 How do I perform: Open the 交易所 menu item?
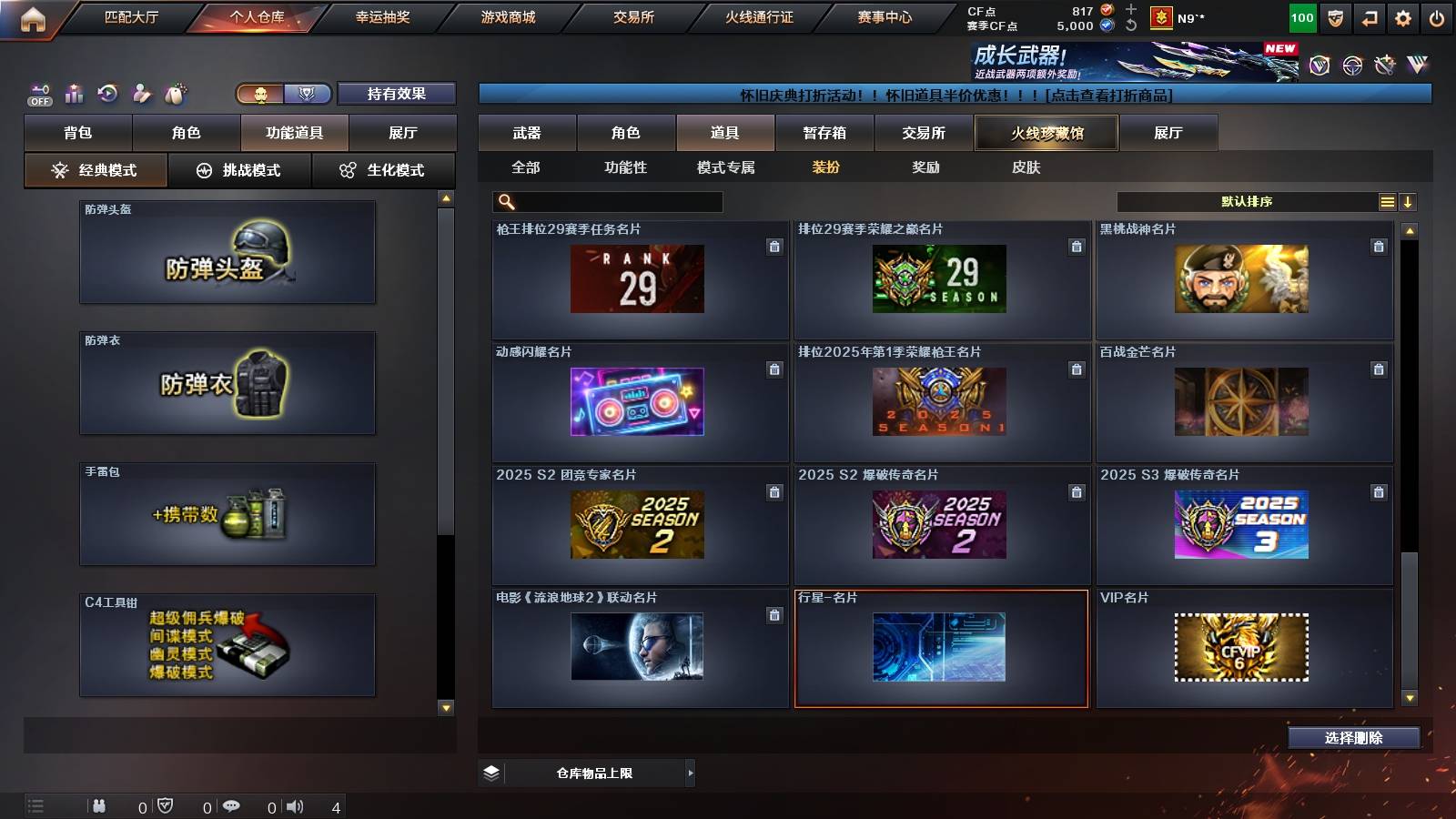(x=634, y=16)
